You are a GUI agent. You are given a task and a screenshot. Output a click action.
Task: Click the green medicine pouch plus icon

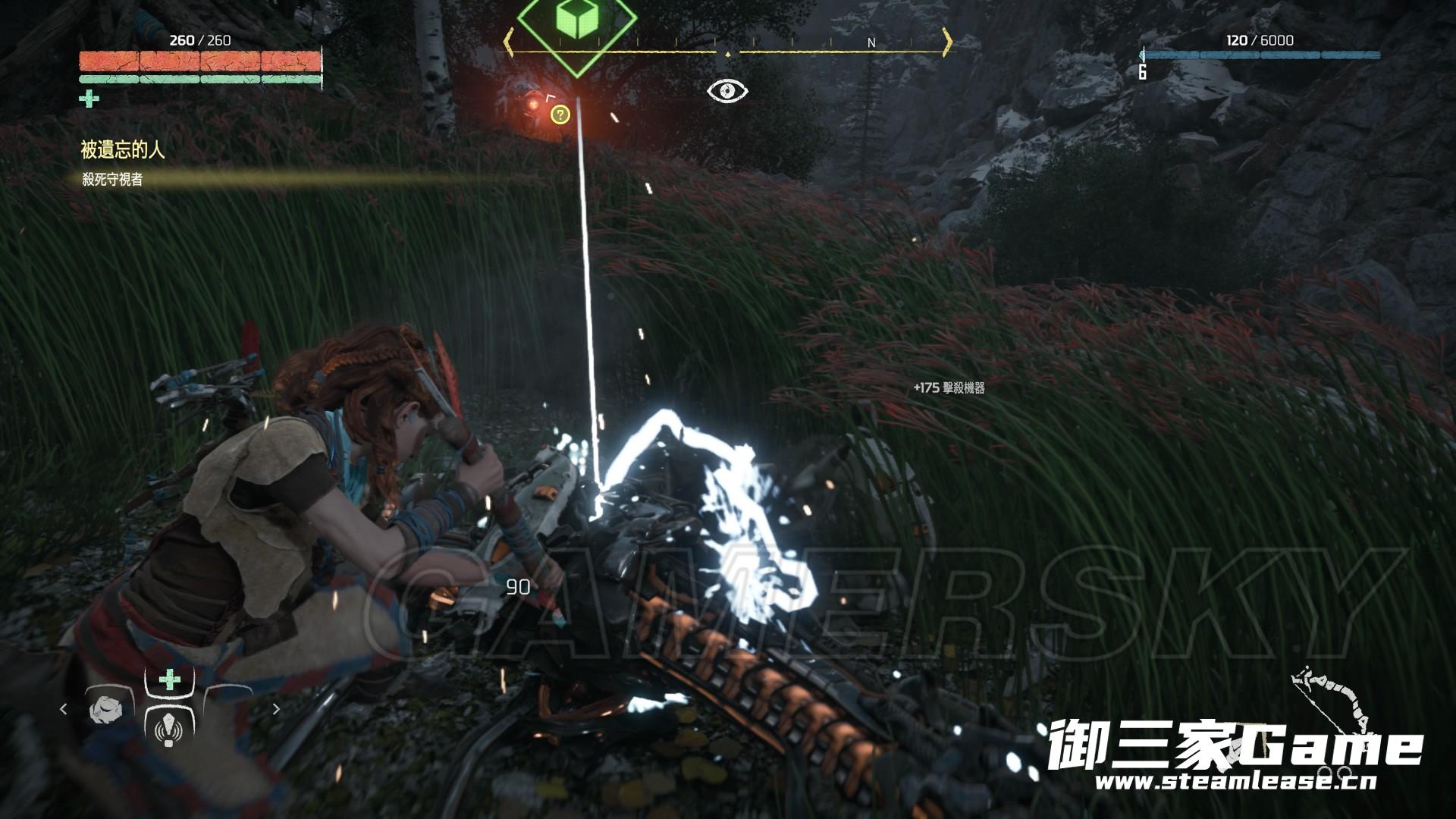tap(89, 99)
